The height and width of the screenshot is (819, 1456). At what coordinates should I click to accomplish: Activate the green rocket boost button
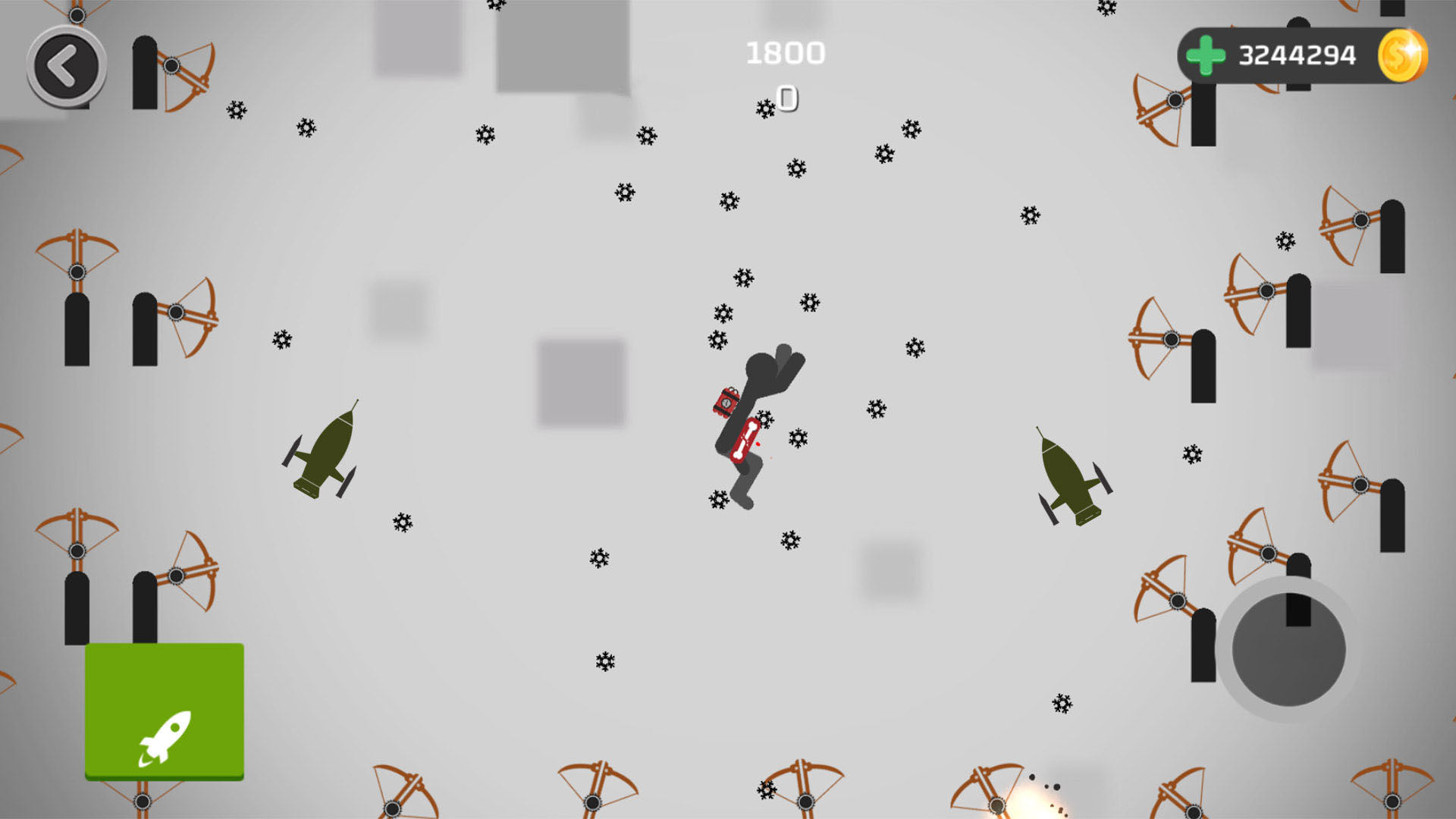tap(165, 711)
